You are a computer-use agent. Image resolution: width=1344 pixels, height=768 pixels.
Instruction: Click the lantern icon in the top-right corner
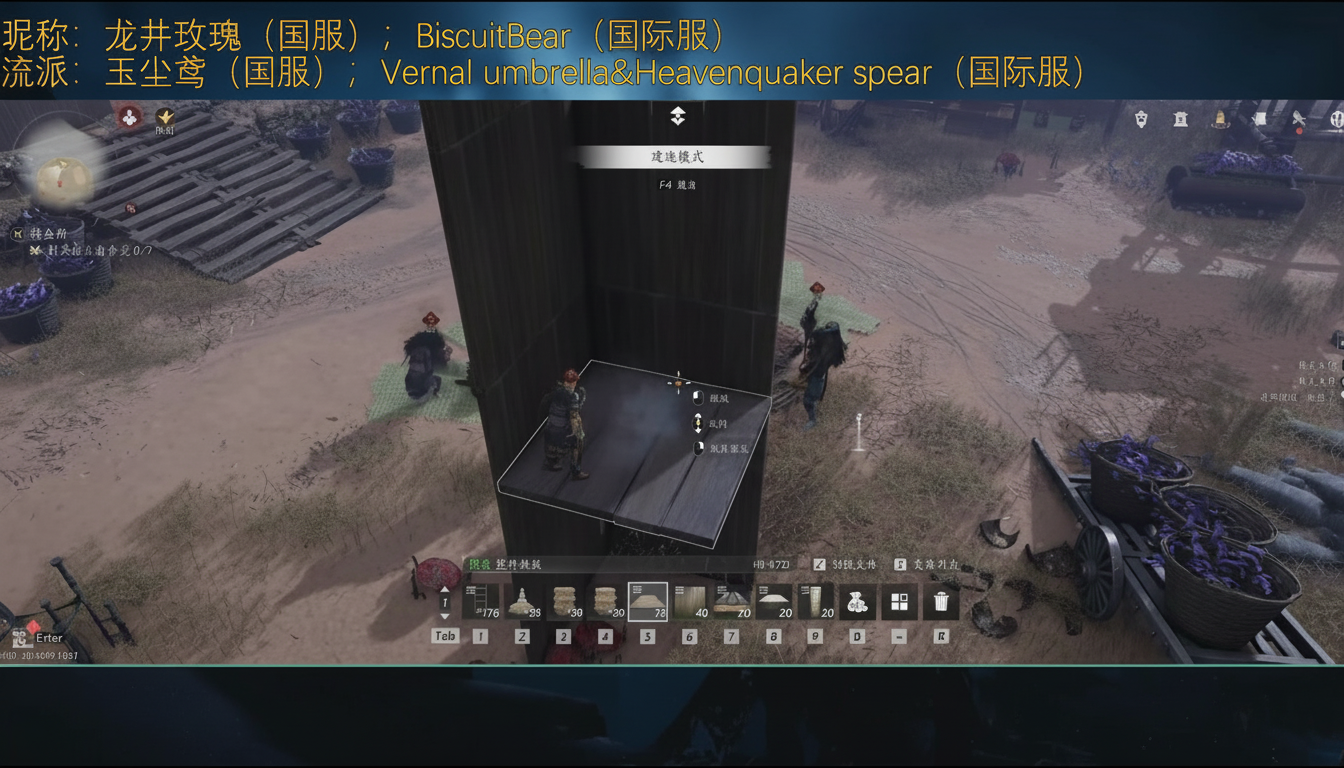coord(1180,119)
